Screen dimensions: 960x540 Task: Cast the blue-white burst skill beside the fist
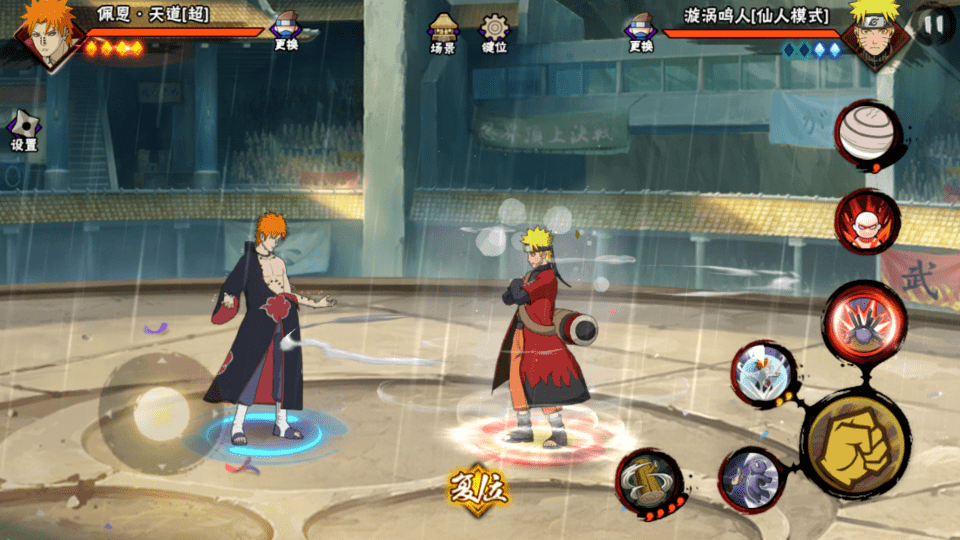click(x=763, y=374)
